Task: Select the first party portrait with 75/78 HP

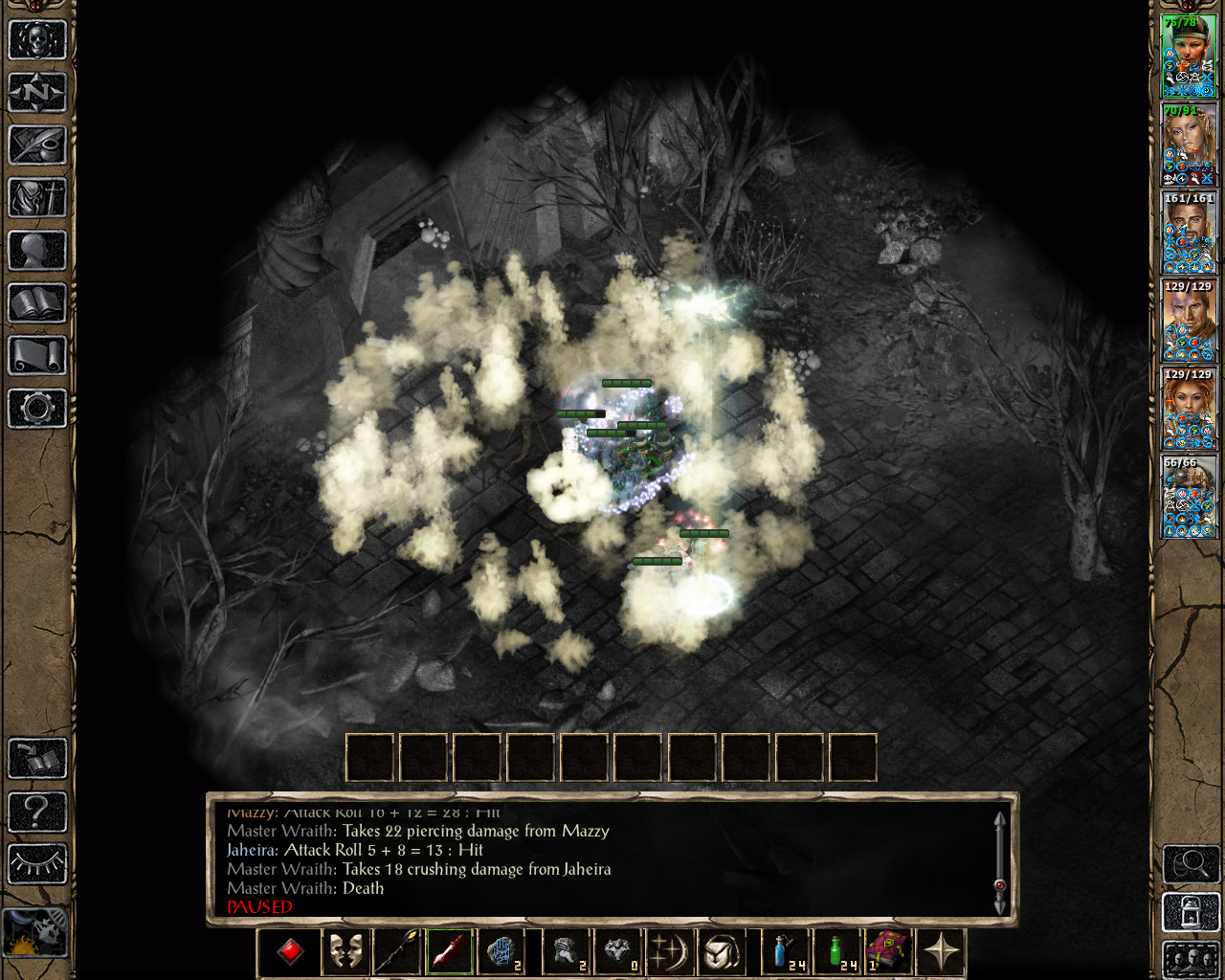Action: click(x=1188, y=56)
